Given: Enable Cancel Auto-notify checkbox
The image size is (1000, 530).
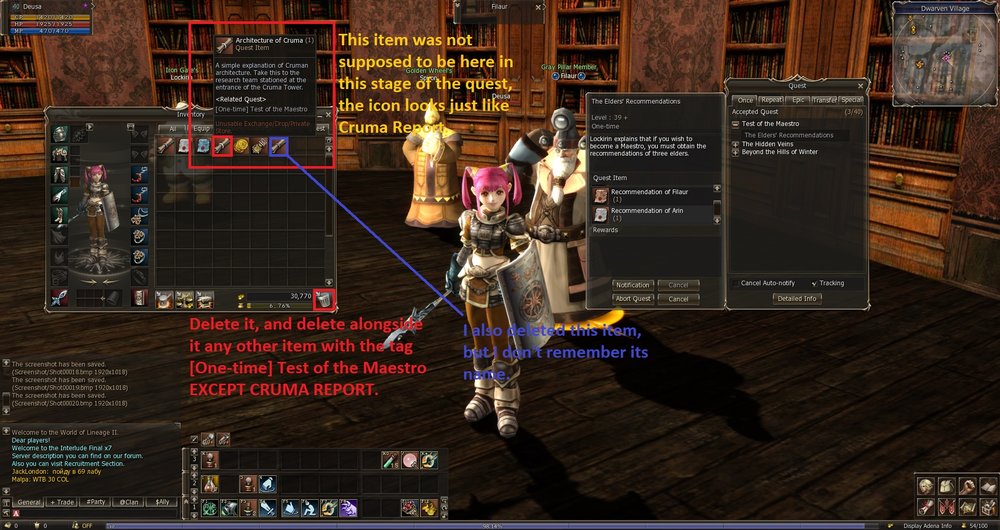Looking at the screenshot, I should (x=736, y=283).
